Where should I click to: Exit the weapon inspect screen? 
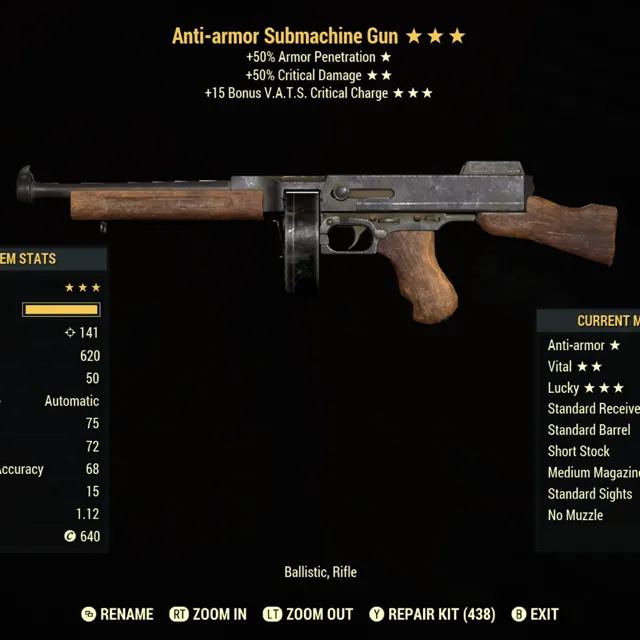click(x=535, y=614)
